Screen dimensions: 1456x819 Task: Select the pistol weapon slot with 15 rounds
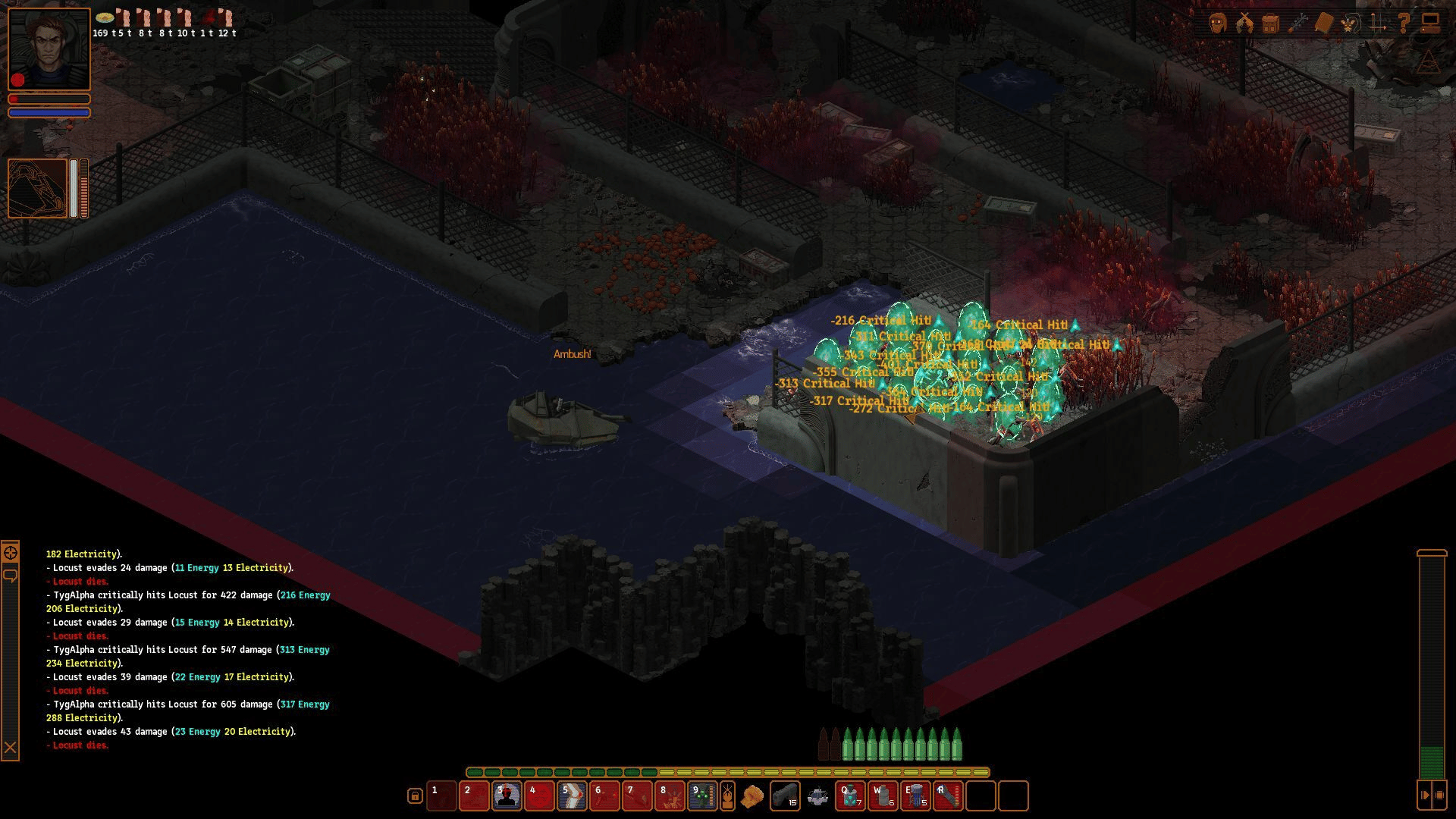pyautogui.click(x=785, y=795)
